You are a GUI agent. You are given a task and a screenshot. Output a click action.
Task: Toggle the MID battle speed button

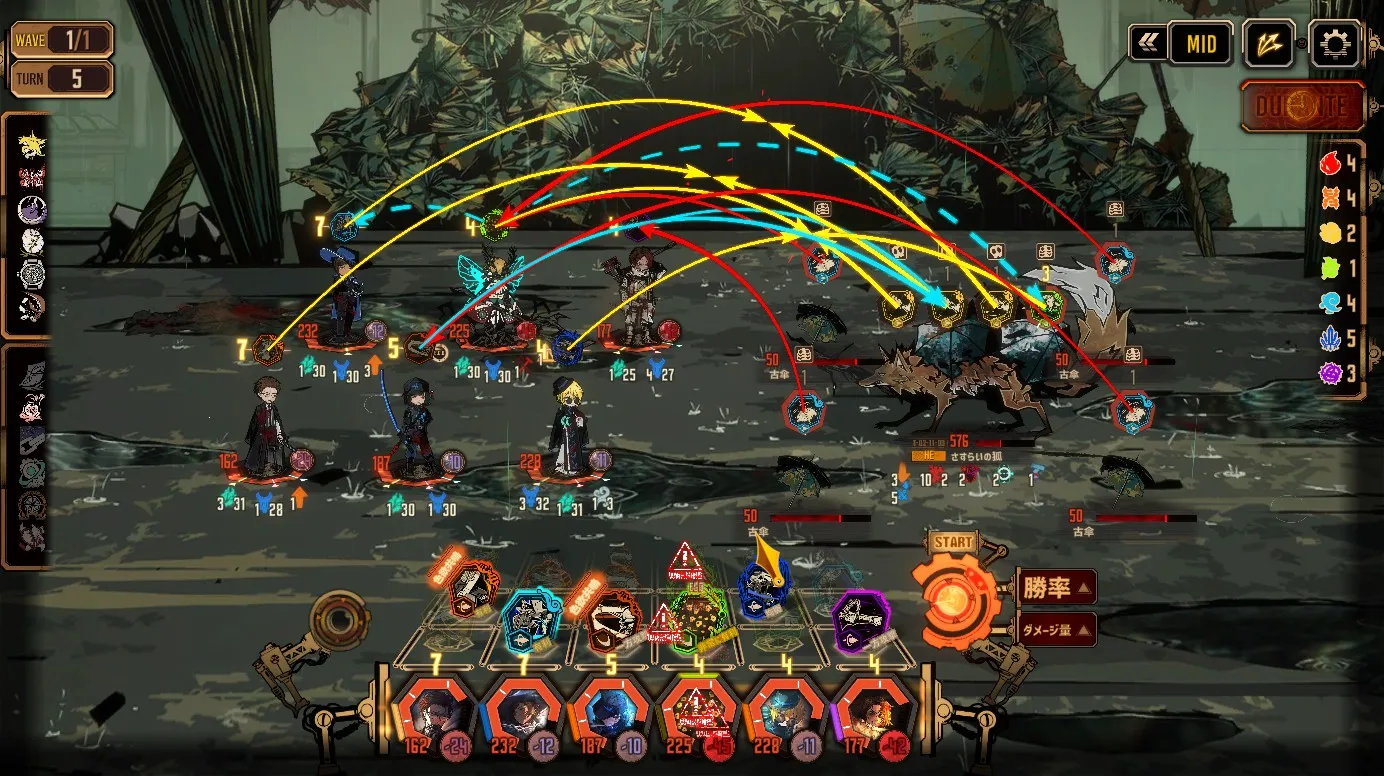coord(1201,44)
